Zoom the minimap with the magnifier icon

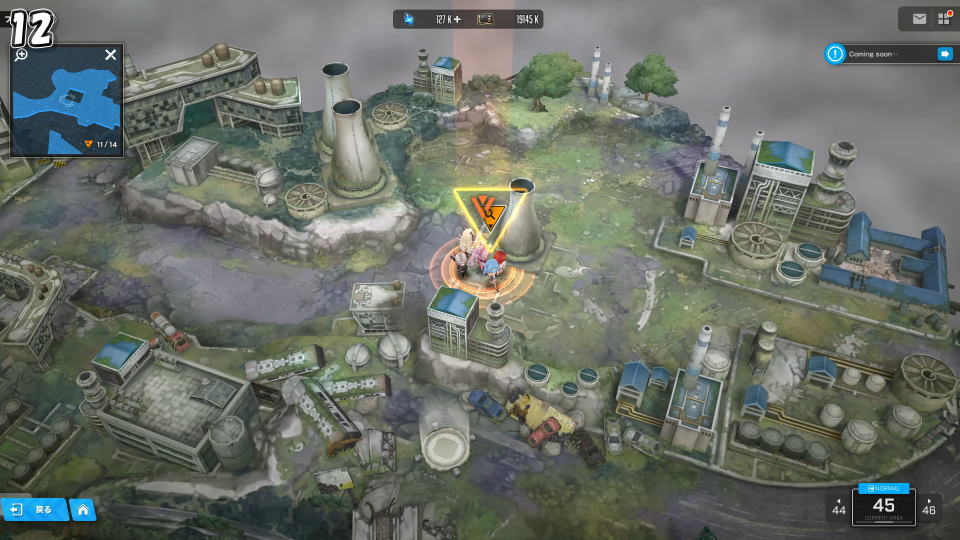(21, 55)
